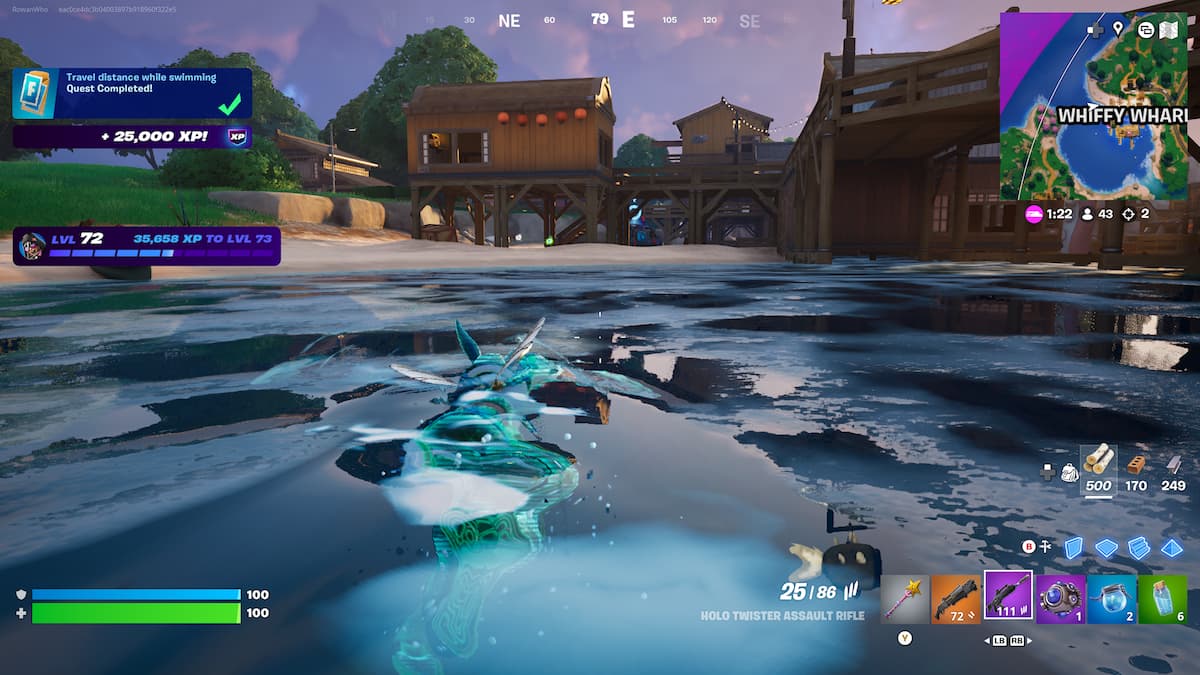Screen dimensions: 1200x675
Task: Switch to brick building material
Action: point(1136,464)
